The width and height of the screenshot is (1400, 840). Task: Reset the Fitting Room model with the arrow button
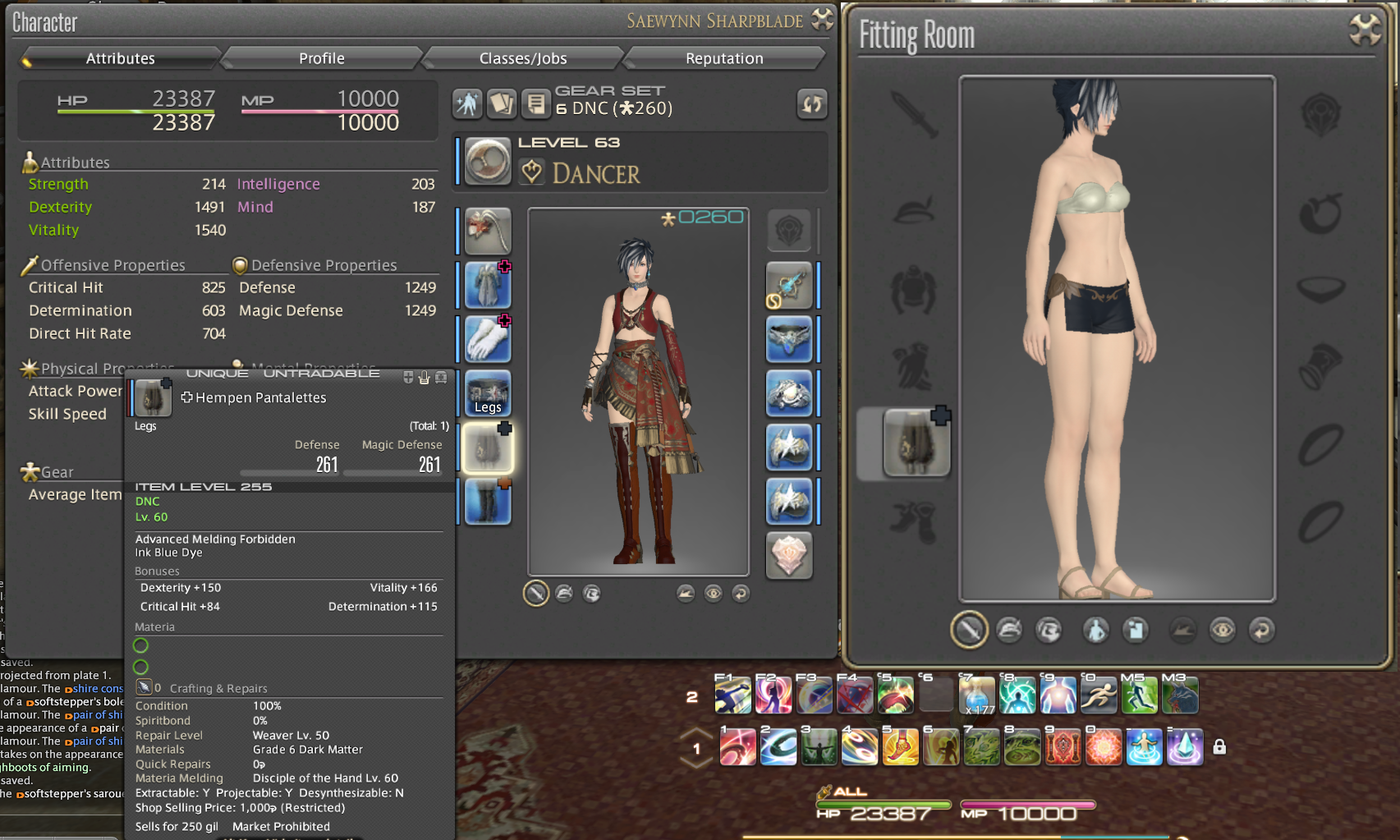[x=1261, y=630]
